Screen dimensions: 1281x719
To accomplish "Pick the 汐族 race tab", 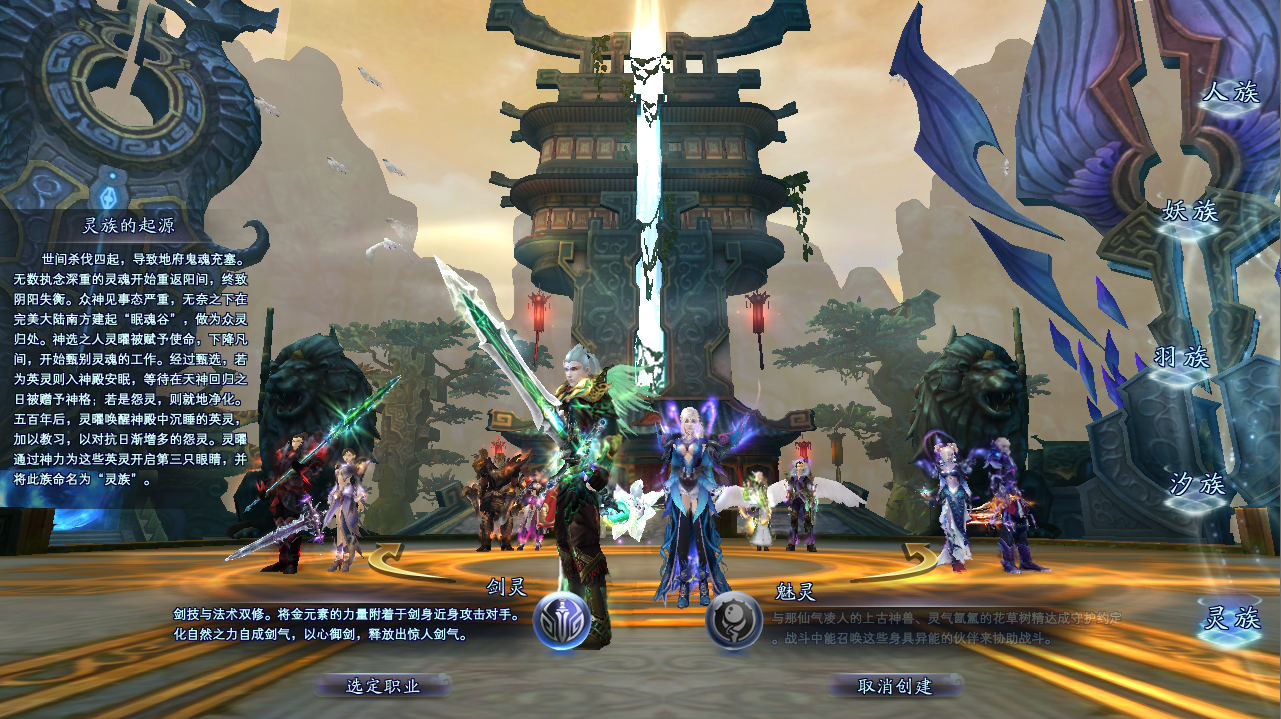I will (1197, 485).
